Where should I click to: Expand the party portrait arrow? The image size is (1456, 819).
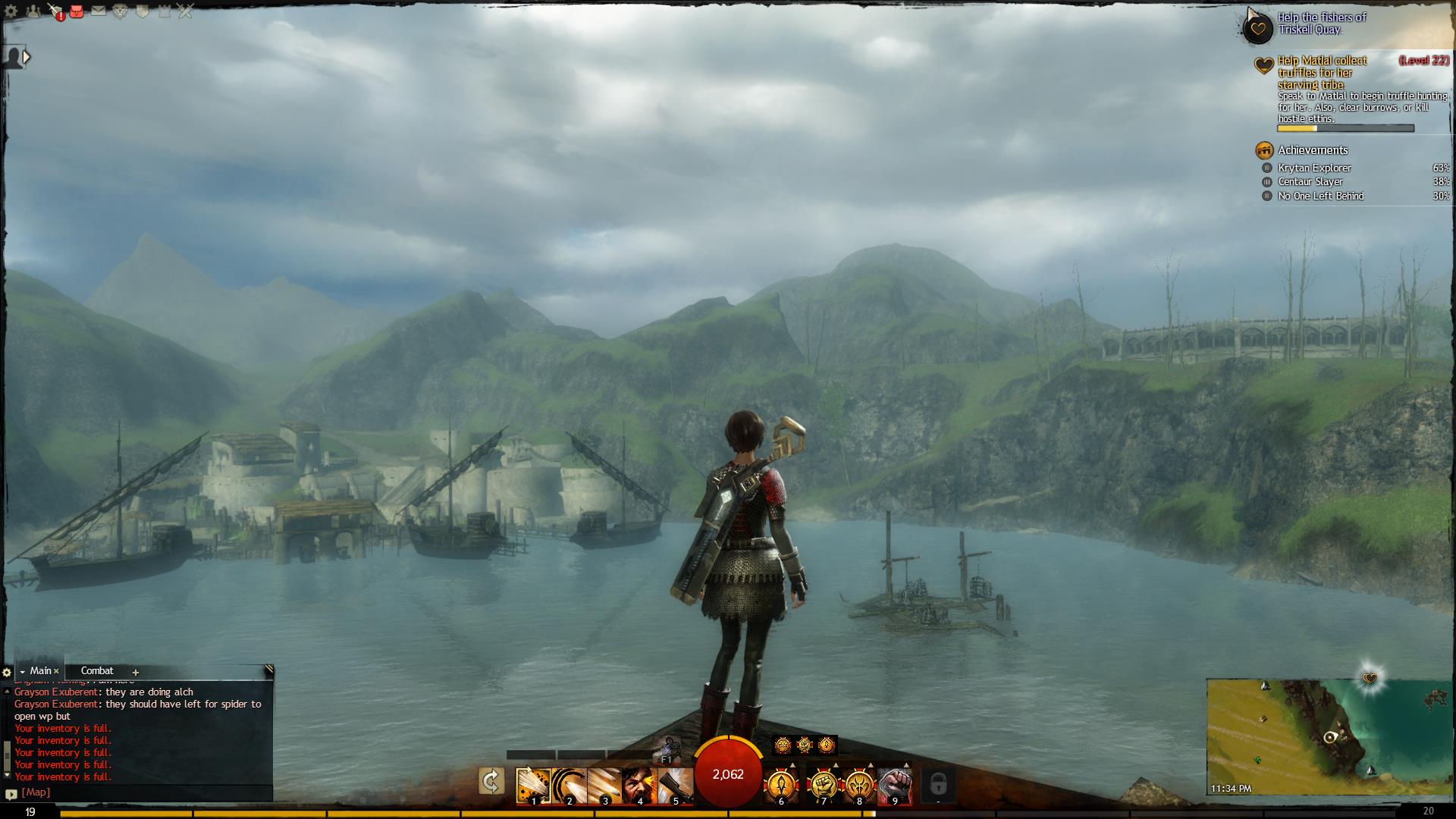(x=27, y=57)
